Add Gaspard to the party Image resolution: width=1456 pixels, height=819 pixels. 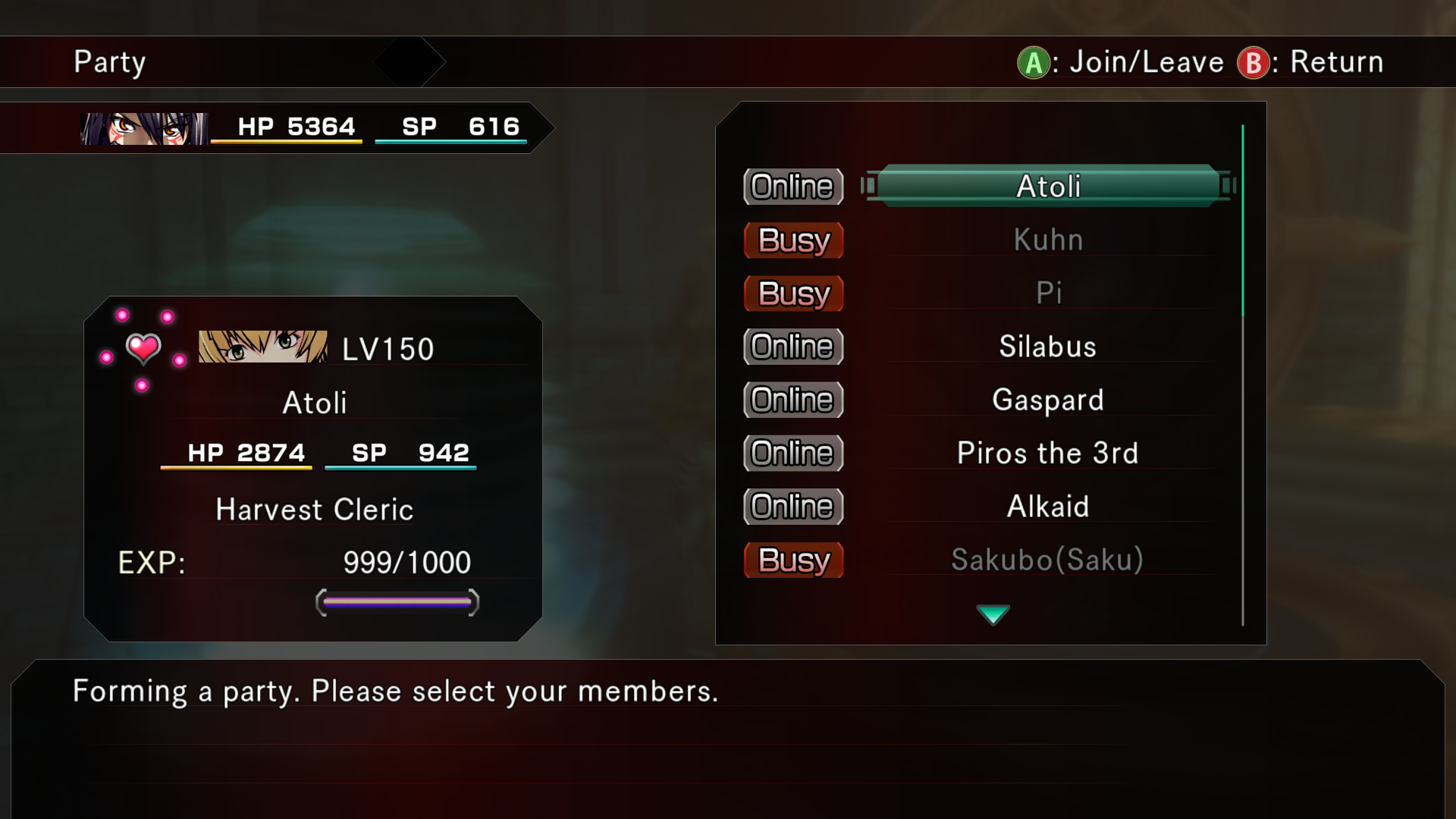(1048, 400)
